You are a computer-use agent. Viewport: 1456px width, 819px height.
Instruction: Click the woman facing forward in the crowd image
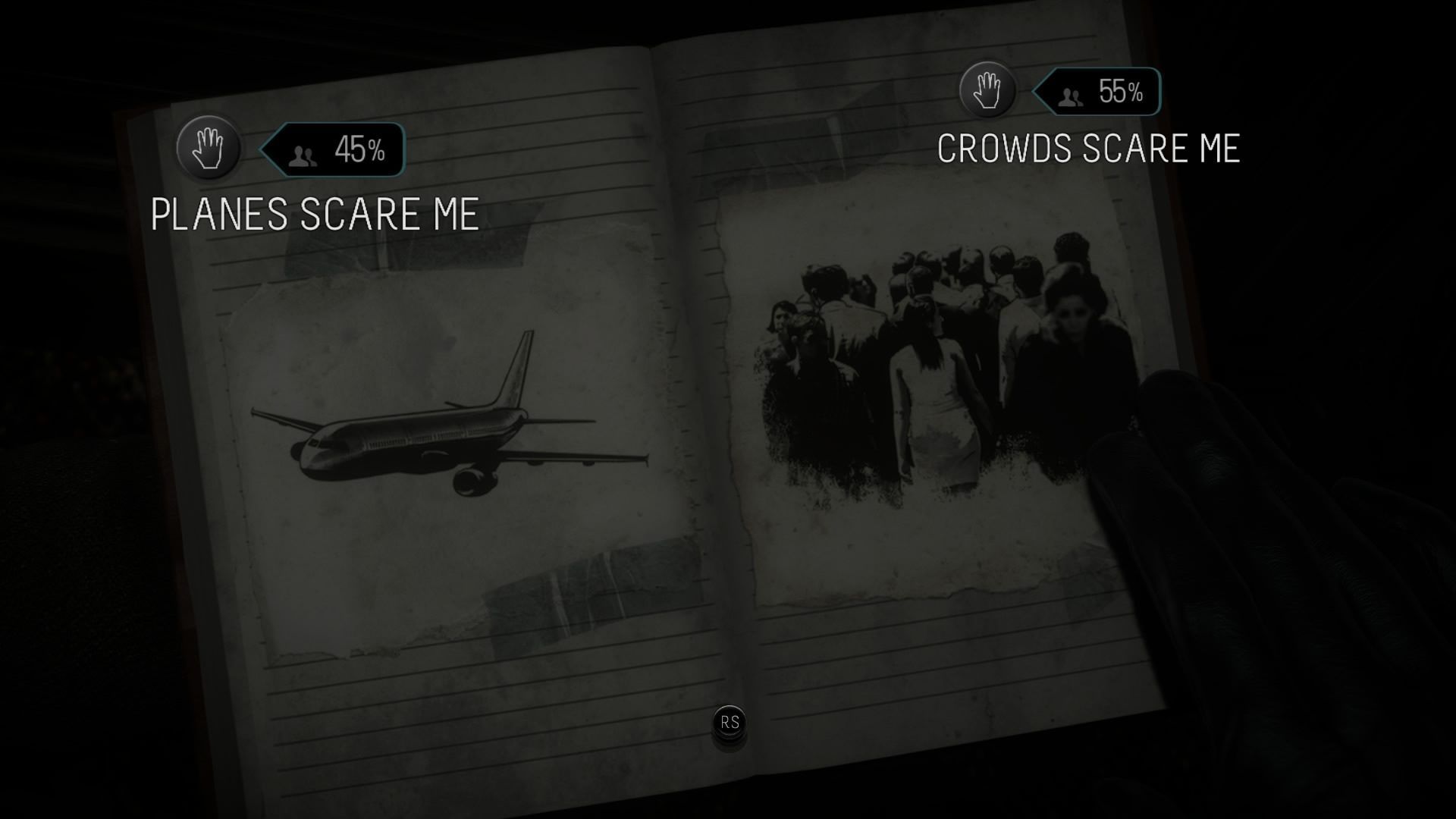tap(1073, 326)
